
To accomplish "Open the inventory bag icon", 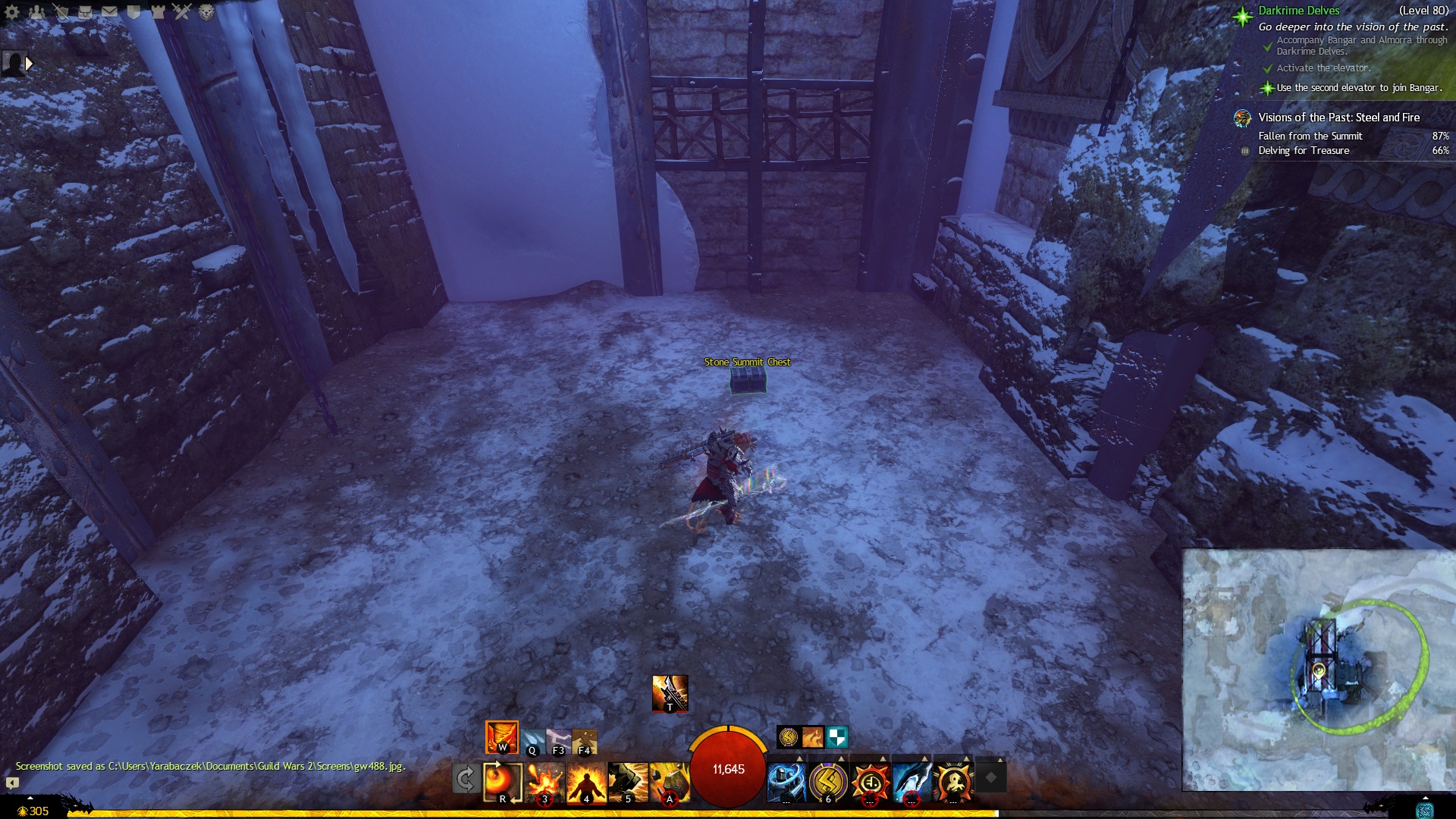I will tap(85, 12).
